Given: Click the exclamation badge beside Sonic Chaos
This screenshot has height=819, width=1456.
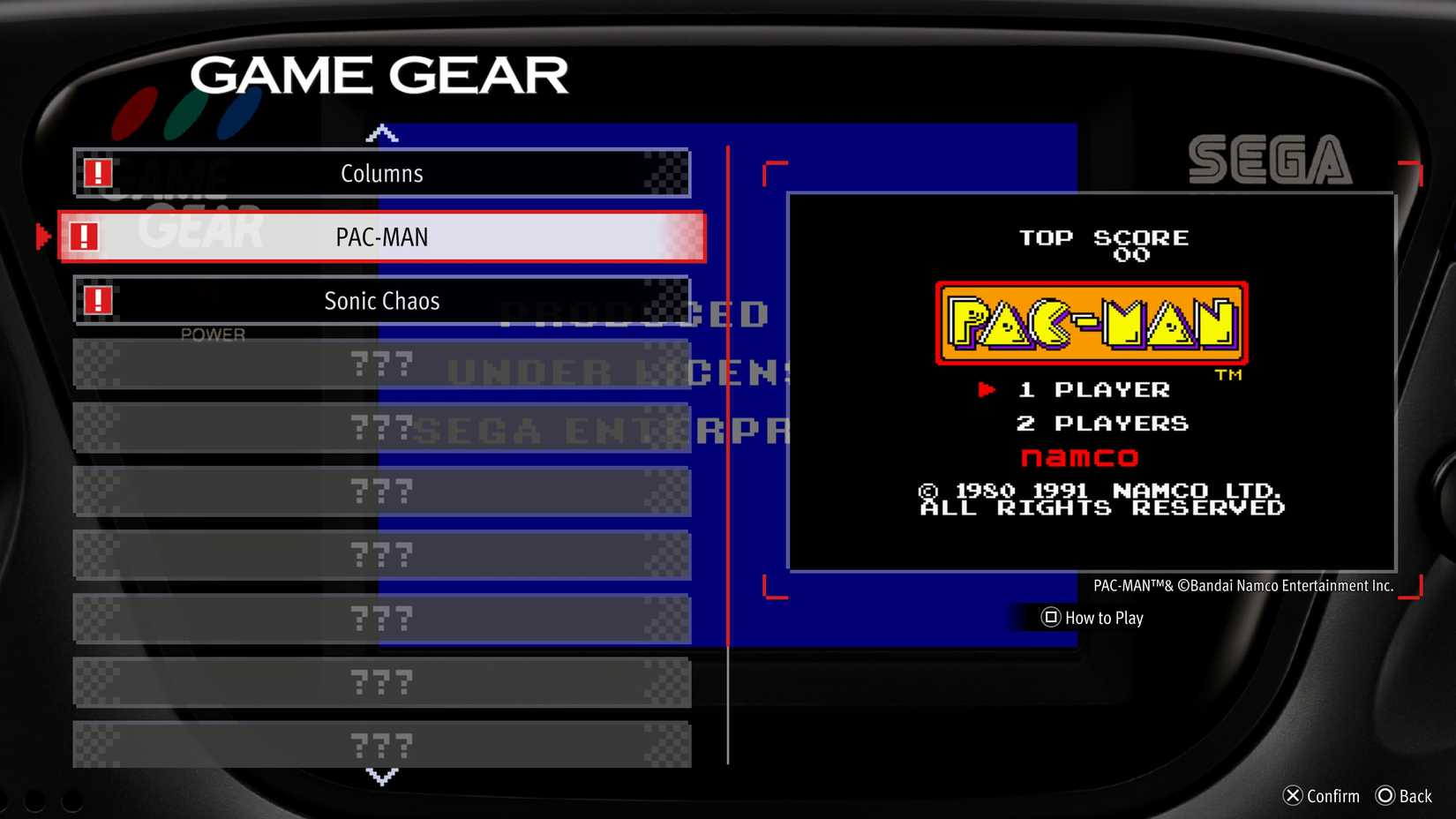Looking at the screenshot, I should point(98,299).
